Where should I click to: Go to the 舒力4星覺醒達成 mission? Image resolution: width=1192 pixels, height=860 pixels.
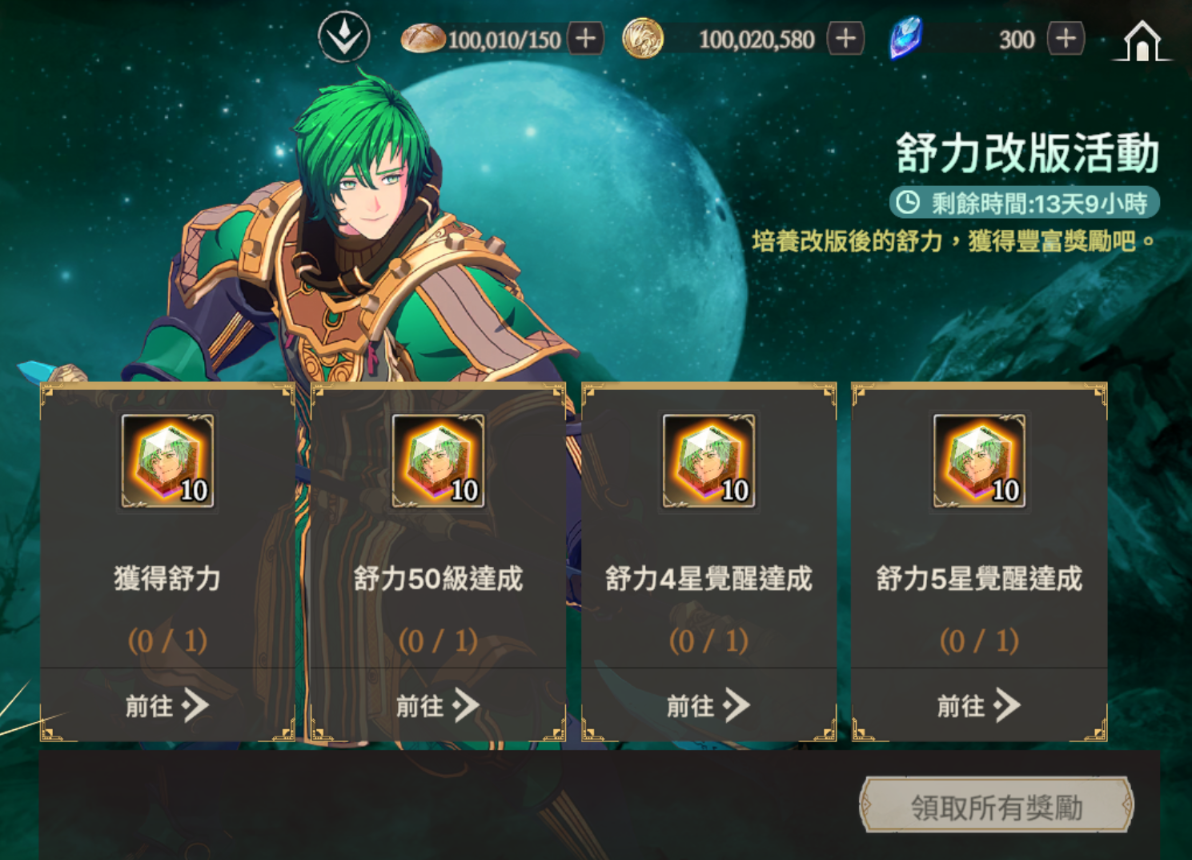(x=709, y=706)
